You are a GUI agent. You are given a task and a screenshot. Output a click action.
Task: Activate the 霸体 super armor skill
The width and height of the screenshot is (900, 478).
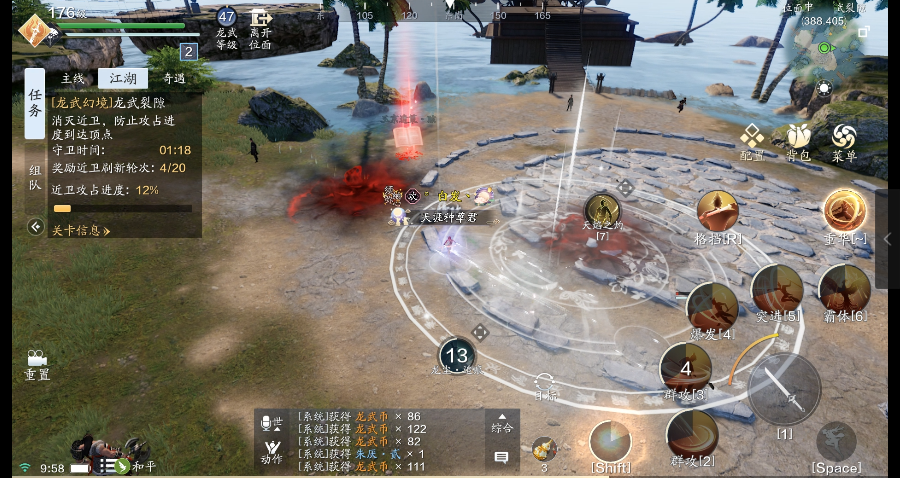(844, 289)
